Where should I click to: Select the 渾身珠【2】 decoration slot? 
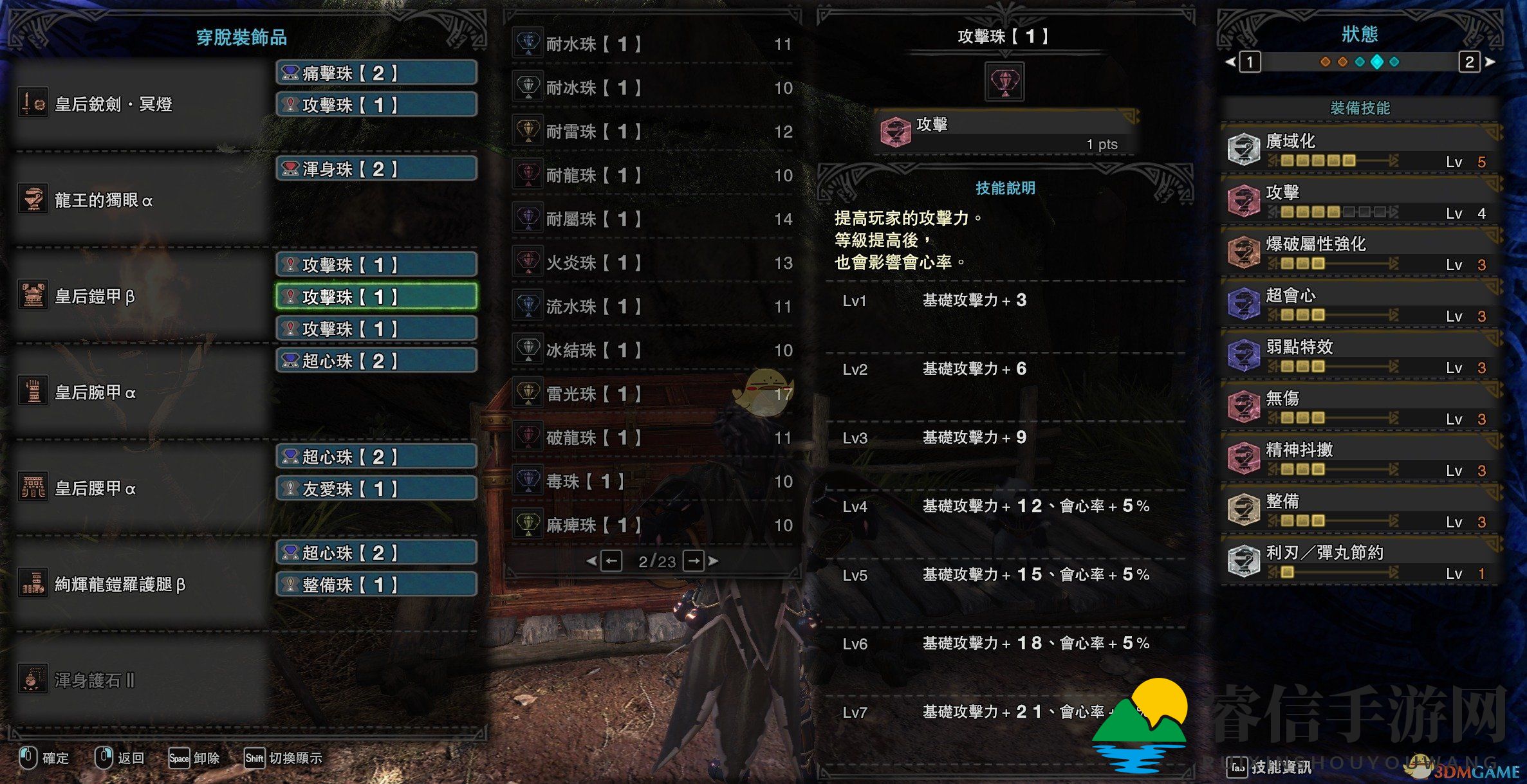tap(376, 169)
